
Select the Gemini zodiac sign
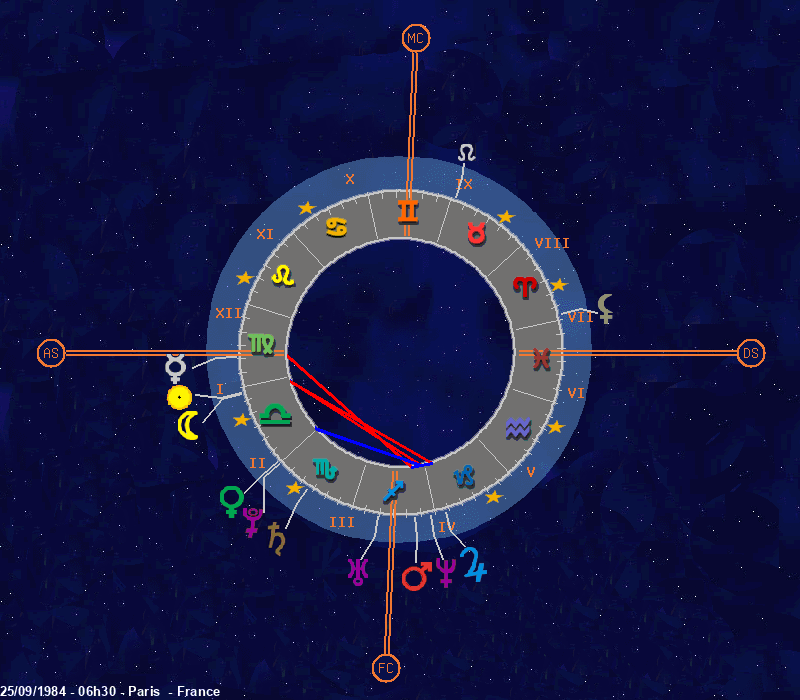point(408,211)
